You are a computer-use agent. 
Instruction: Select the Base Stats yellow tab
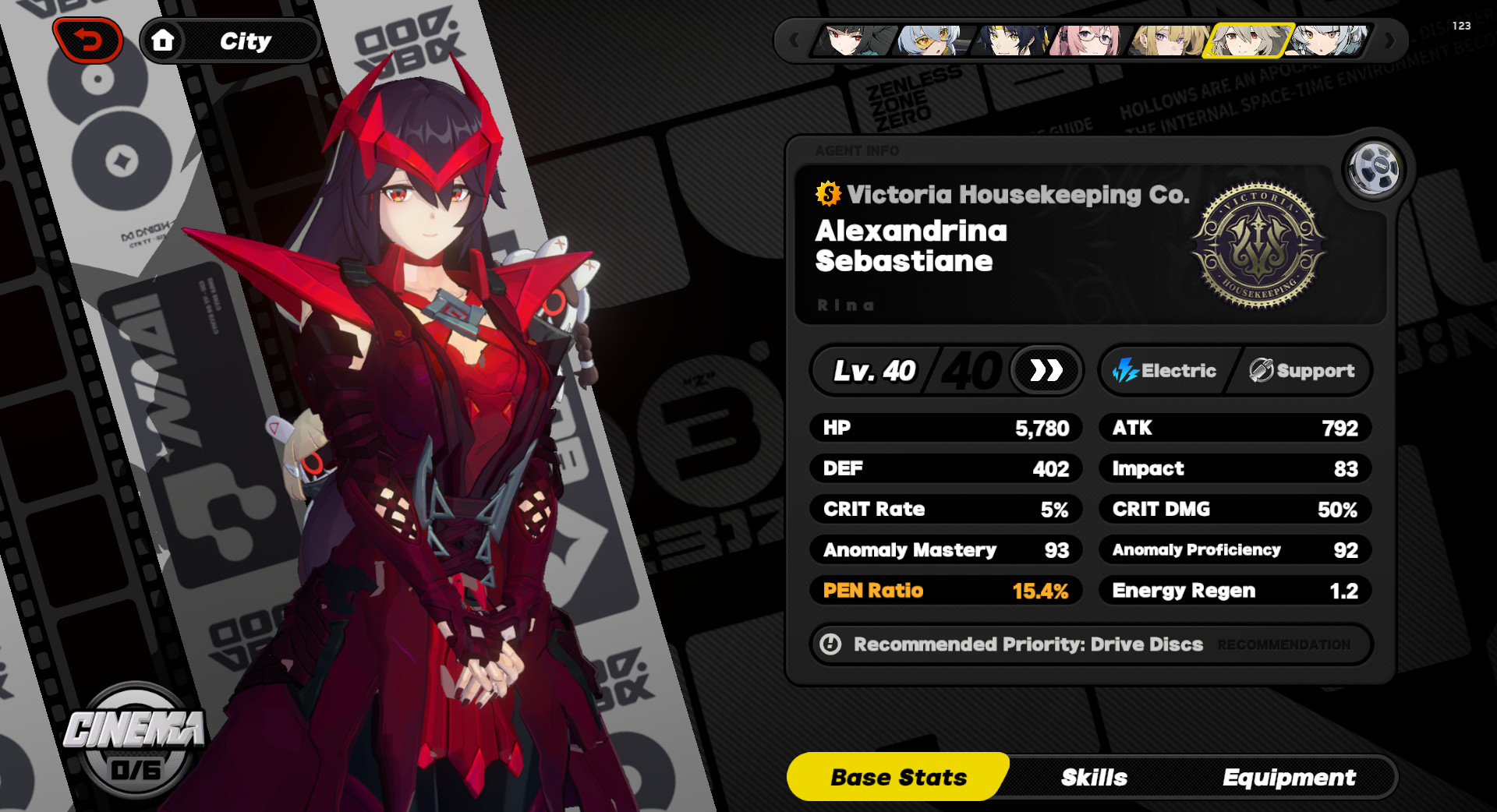coord(897,777)
